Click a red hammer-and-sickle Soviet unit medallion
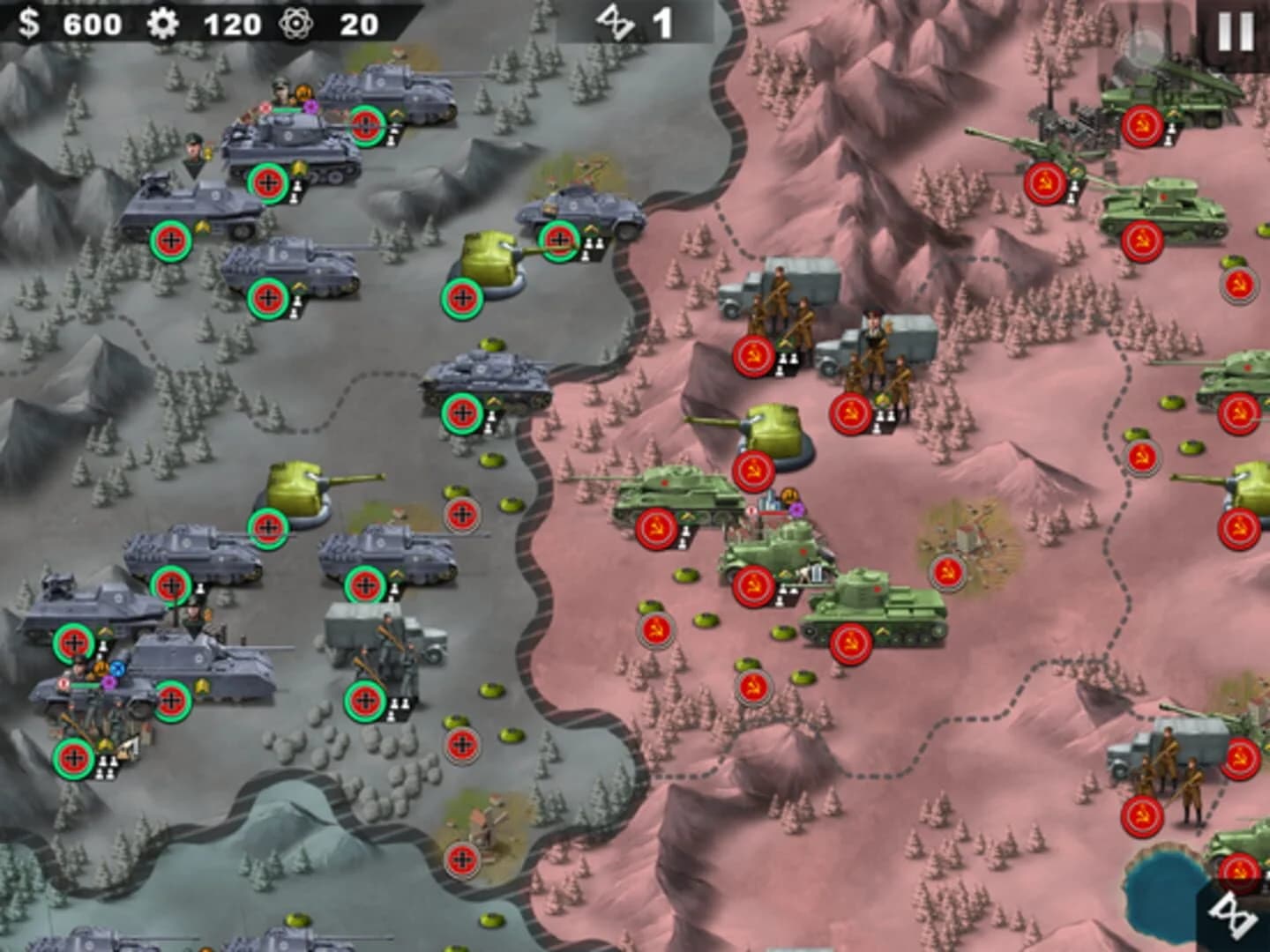The width and height of the screenshot is (1270, 952). [754, 357]
